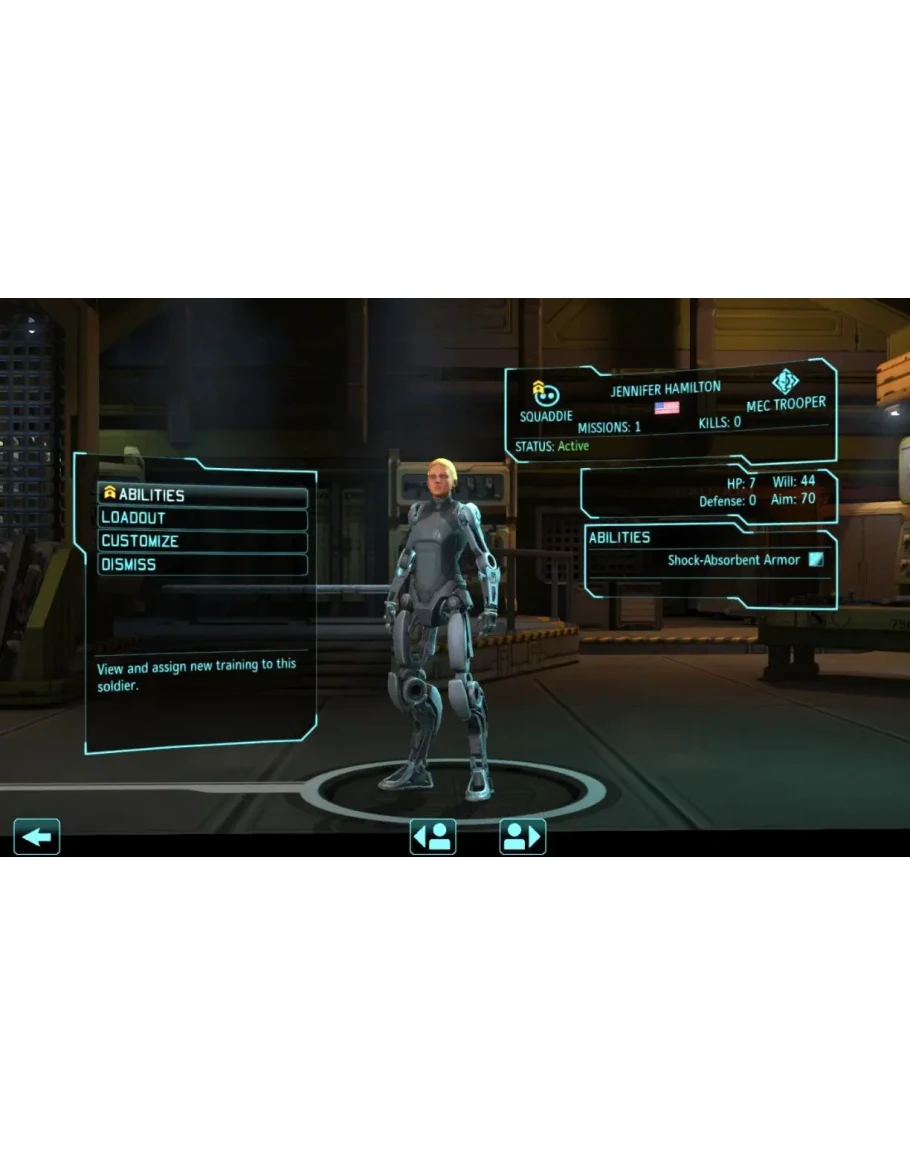Select the Shock-Absorbent Armor ability icon
Screen dimensions: 910x1155
pyautogui.click(x=816, y=560)
